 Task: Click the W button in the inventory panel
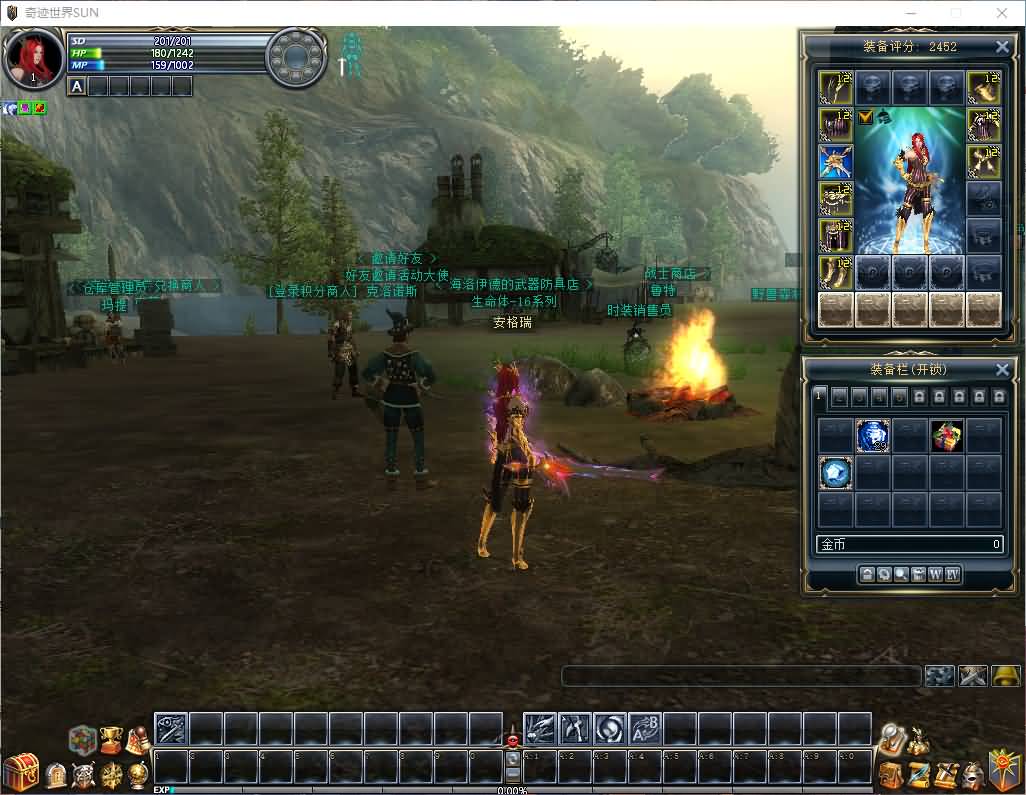(x=935, y=574)
